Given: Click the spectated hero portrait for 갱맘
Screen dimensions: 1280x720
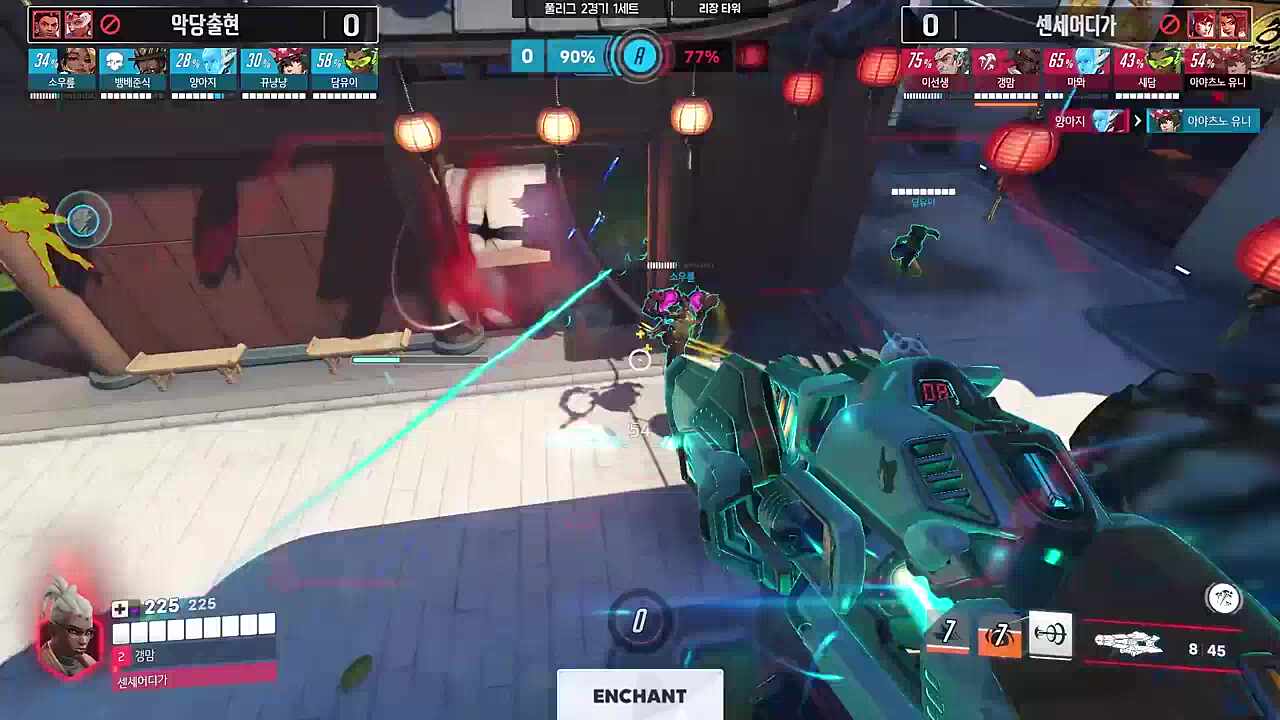Looking at the screenshot, I should coord(69,630).
